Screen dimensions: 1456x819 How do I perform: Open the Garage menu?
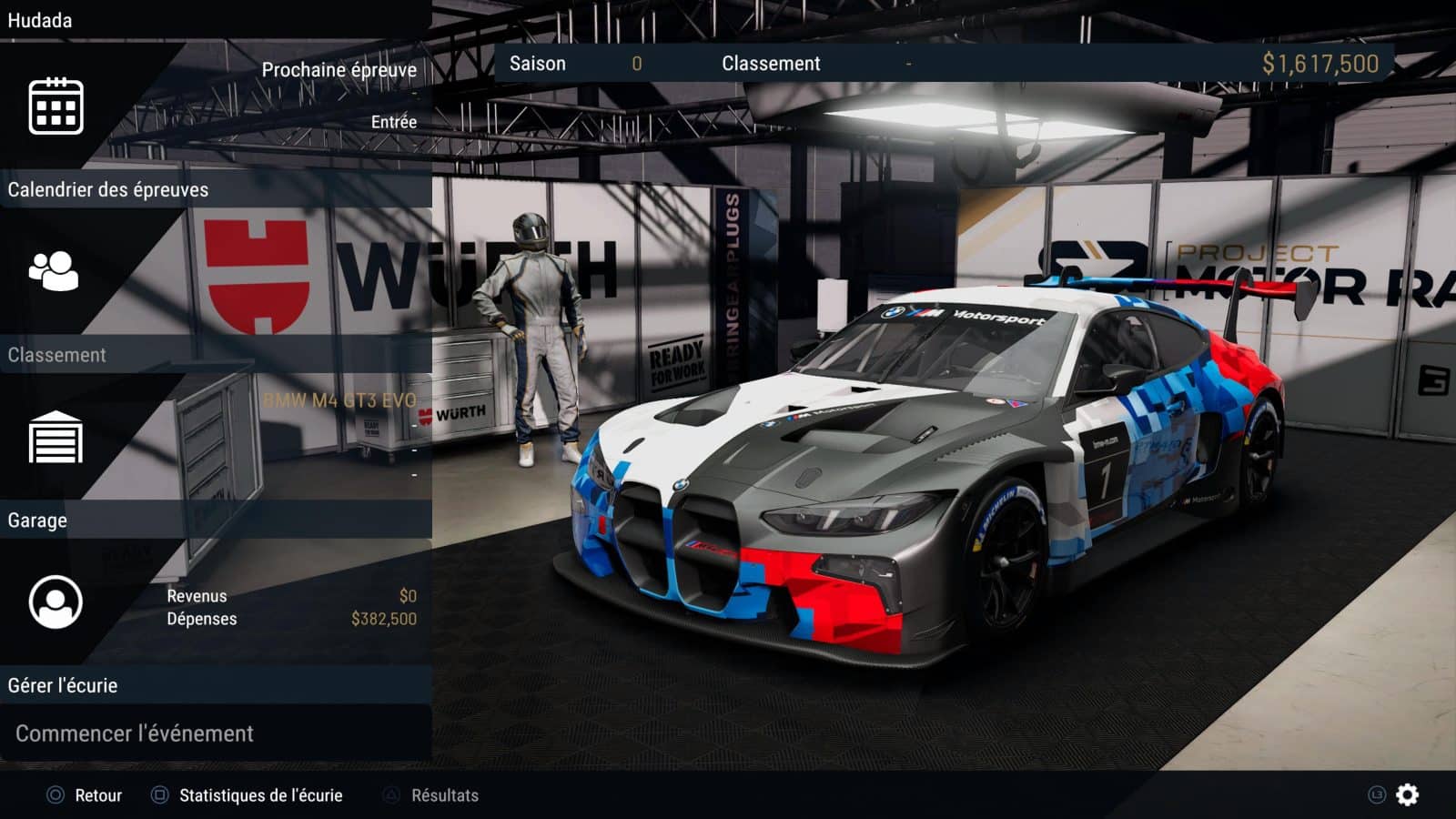pos(37,521)
